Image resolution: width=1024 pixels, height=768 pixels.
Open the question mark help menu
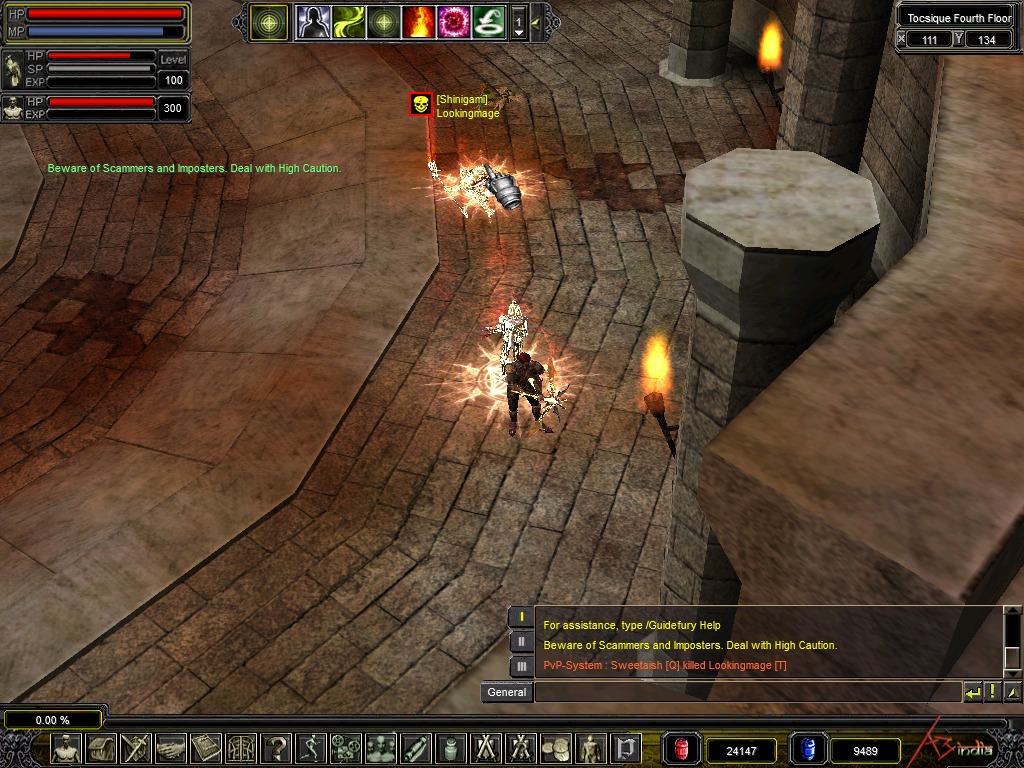point(277,748)
